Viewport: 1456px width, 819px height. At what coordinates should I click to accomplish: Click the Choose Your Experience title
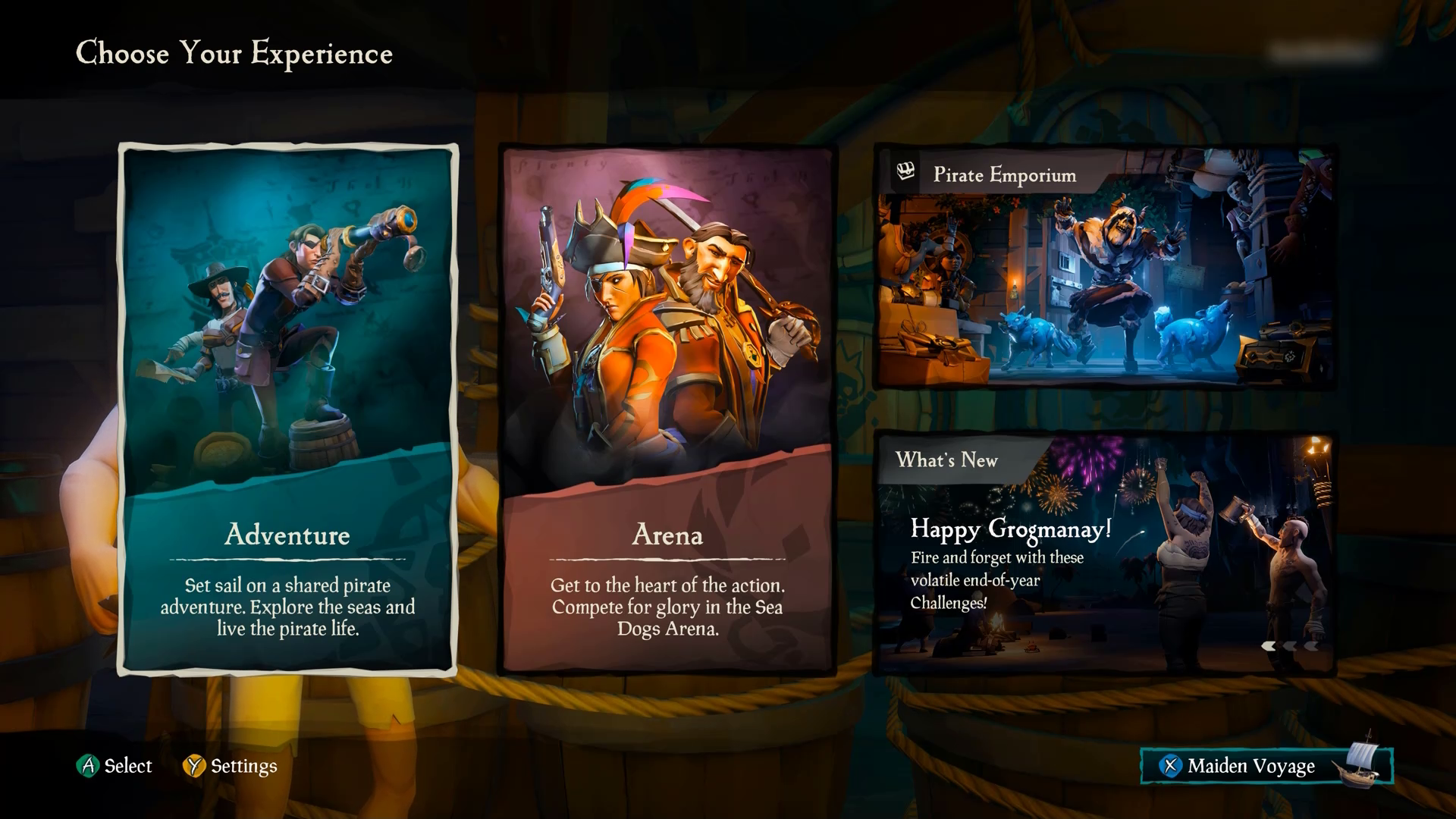coord(234,53)
